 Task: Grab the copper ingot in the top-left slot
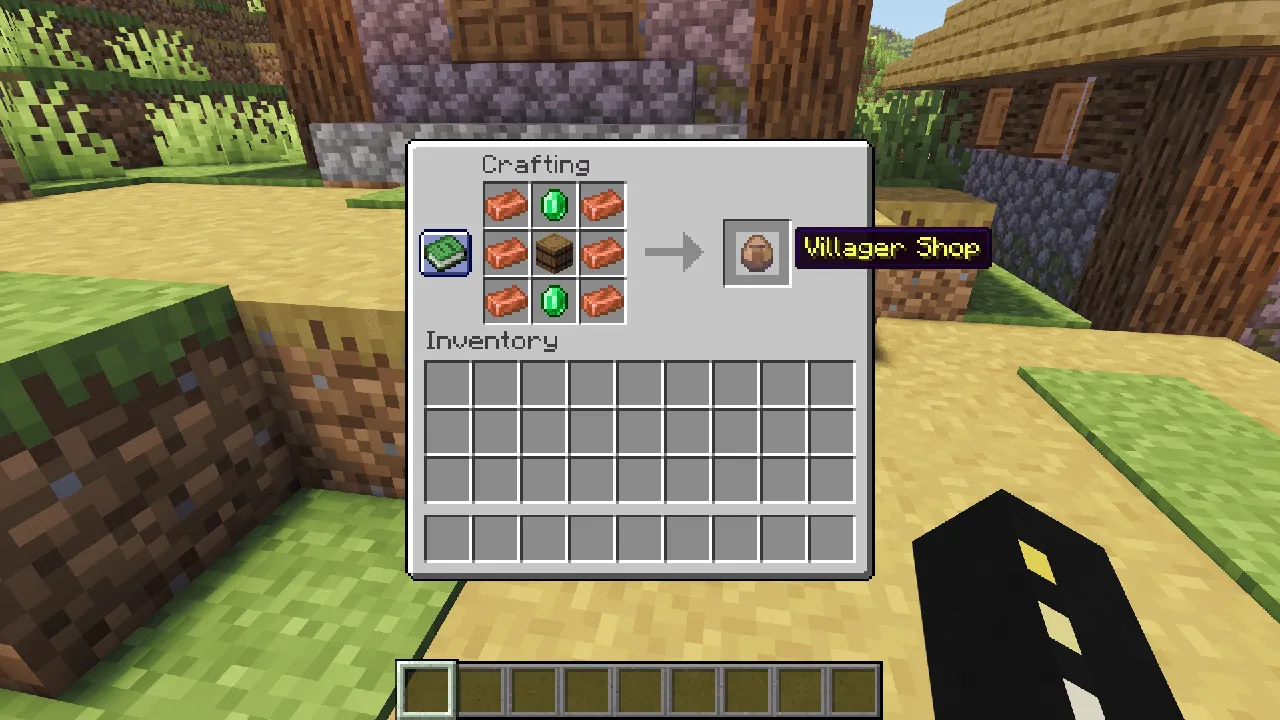point(506,204)
